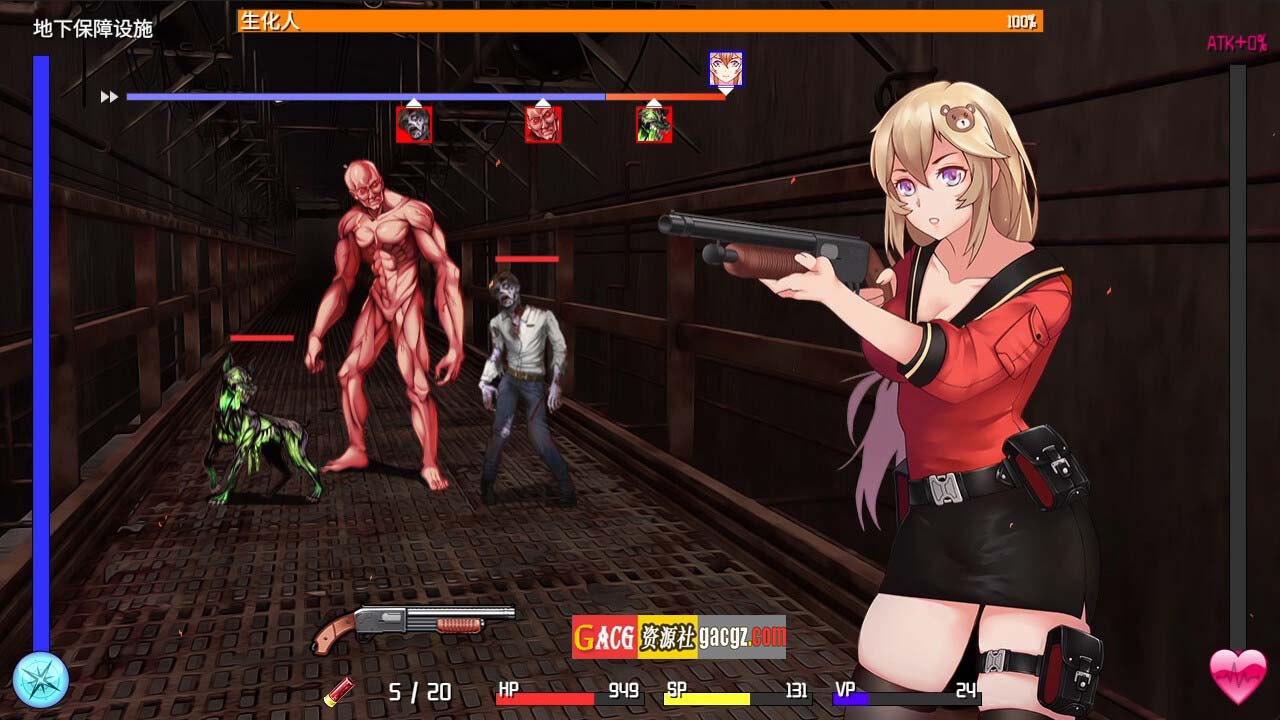Click the blue compass icon
The image size is (1280, 720).
pos(41,680)
